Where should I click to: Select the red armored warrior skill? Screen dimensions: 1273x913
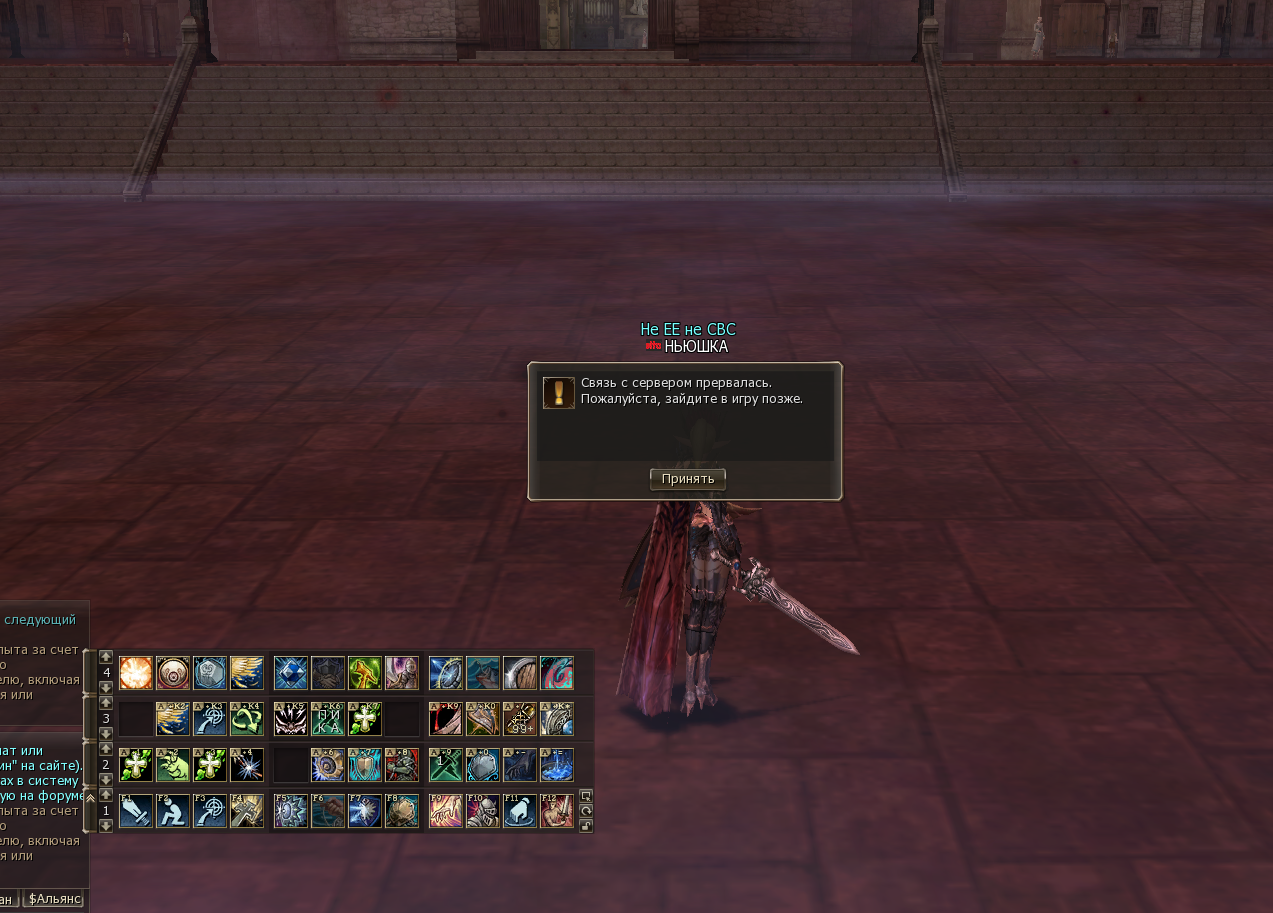[x=401, y=765]
